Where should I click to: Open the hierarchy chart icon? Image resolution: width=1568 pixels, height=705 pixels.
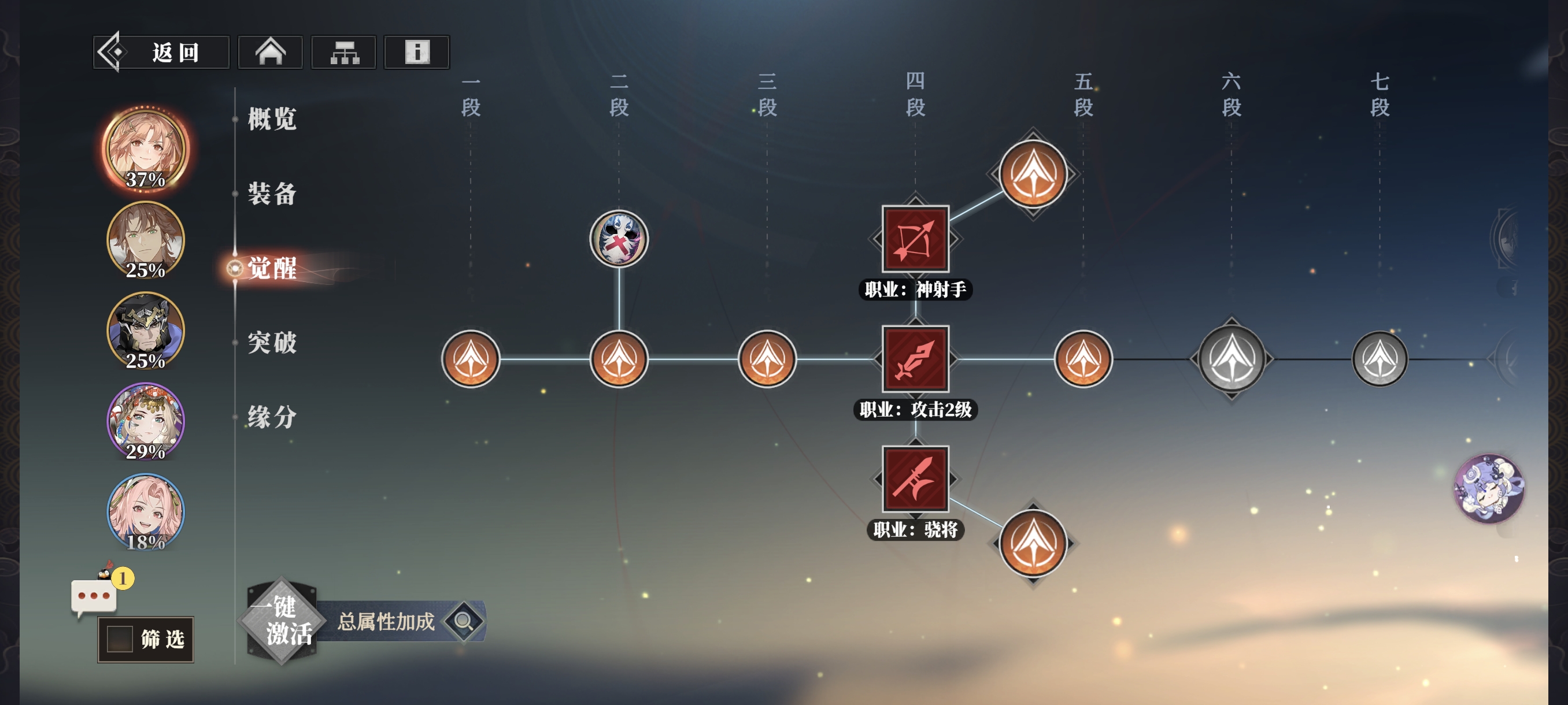(344, 53)
